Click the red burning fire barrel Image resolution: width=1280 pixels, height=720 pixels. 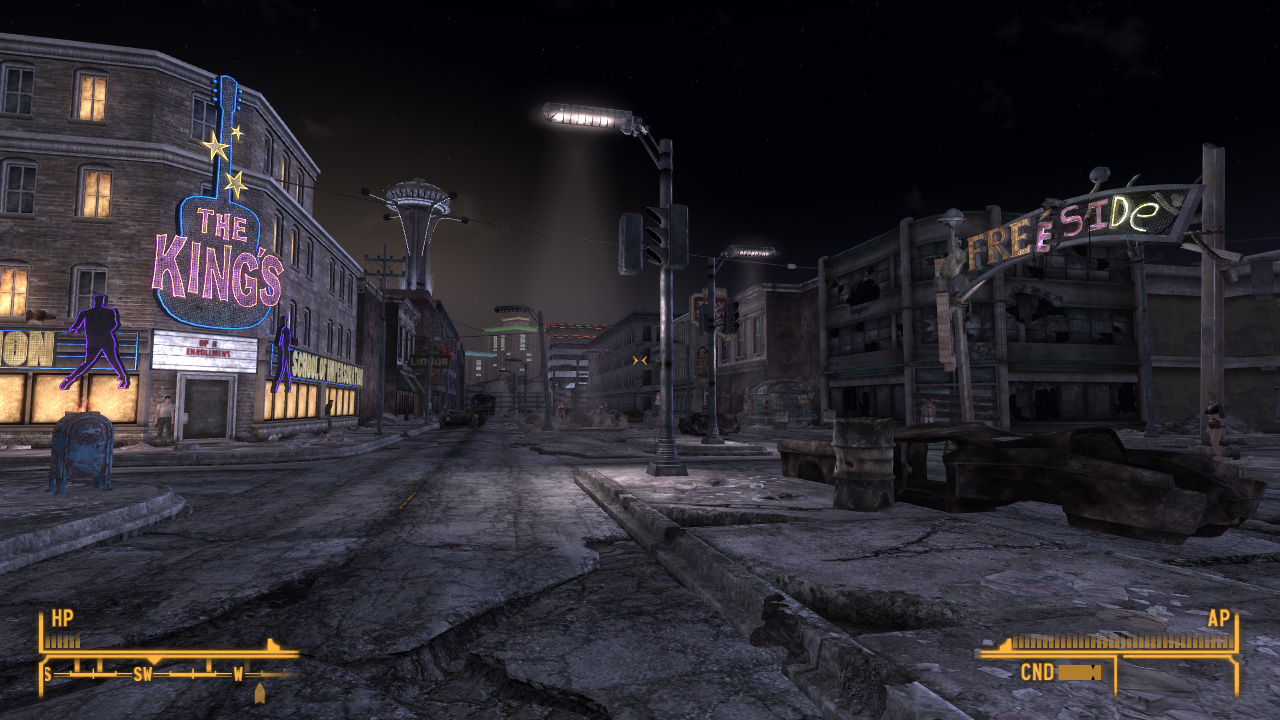(82, 408)
